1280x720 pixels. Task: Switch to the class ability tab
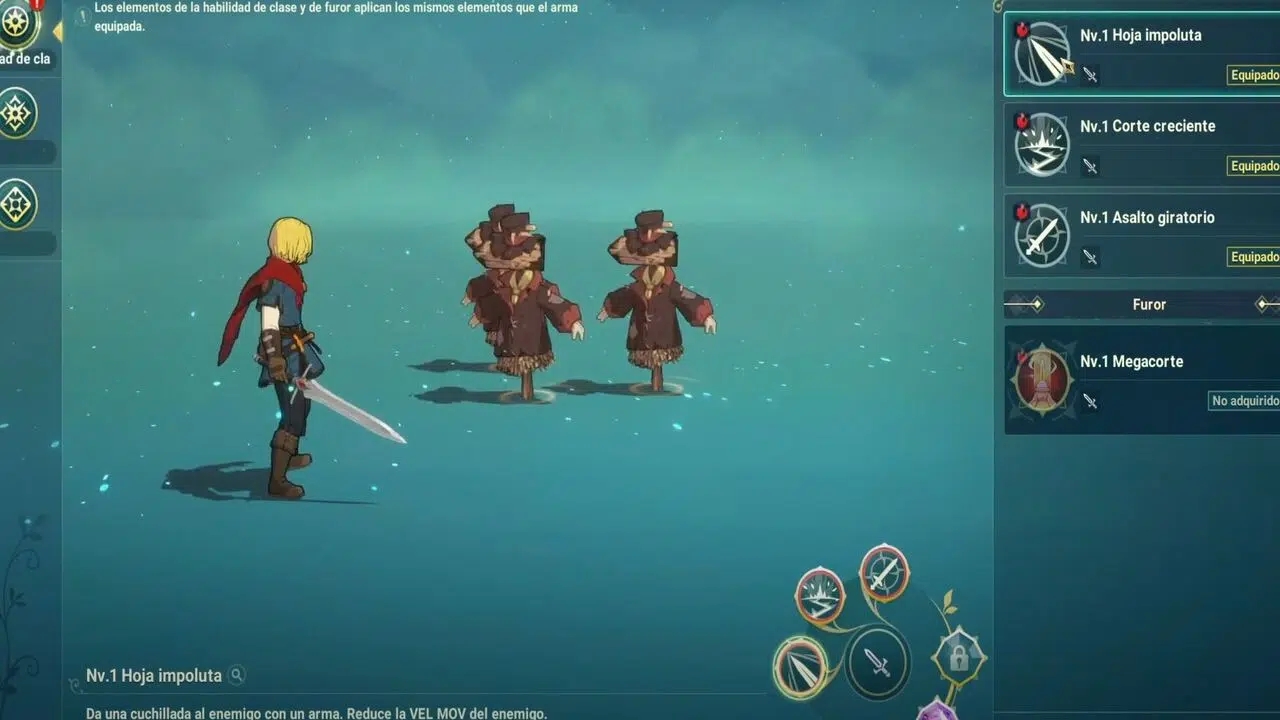click(18, 24)
